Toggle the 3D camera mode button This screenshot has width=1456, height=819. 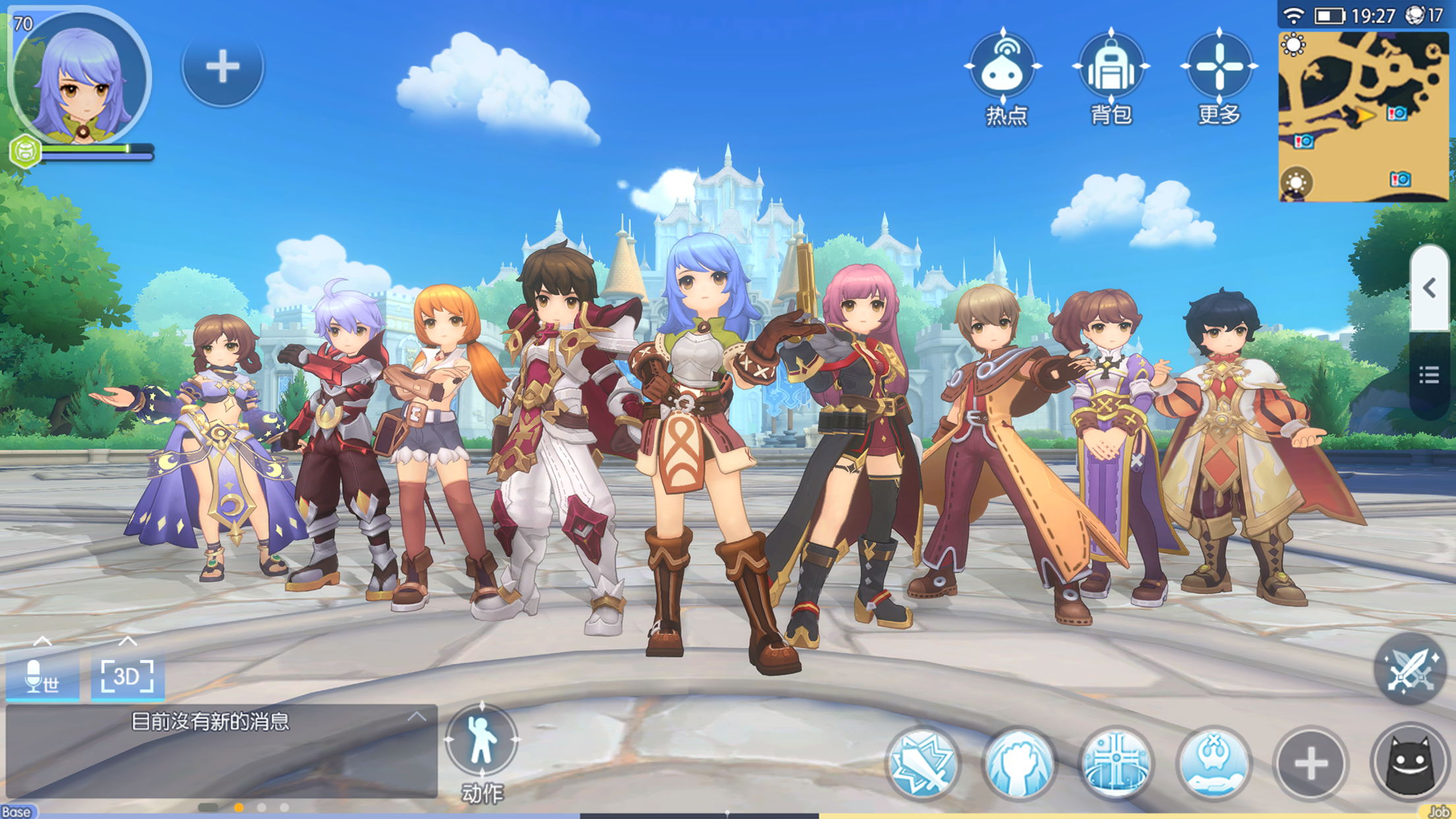pos(127,677)
